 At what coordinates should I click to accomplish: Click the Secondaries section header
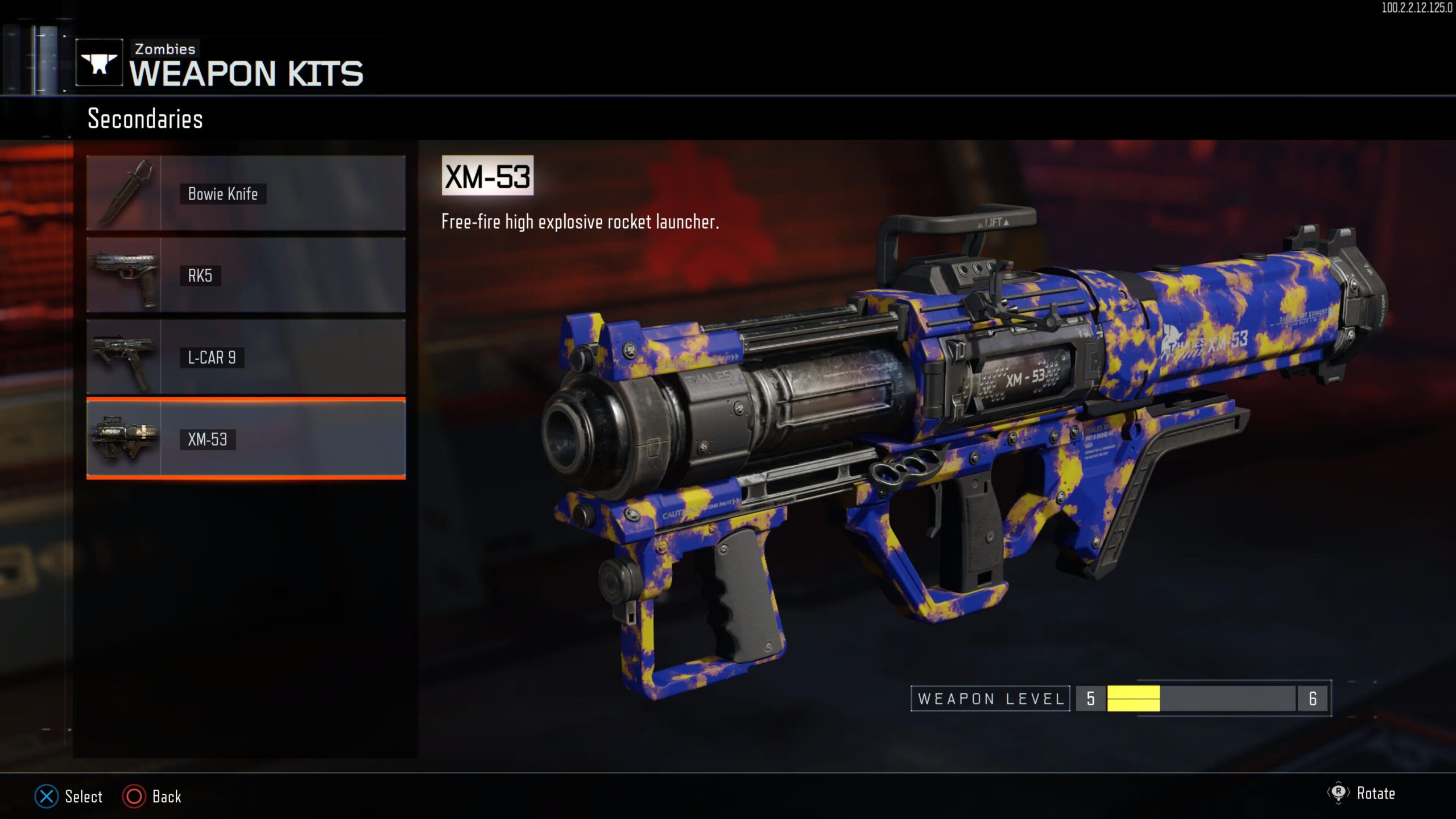145,119
